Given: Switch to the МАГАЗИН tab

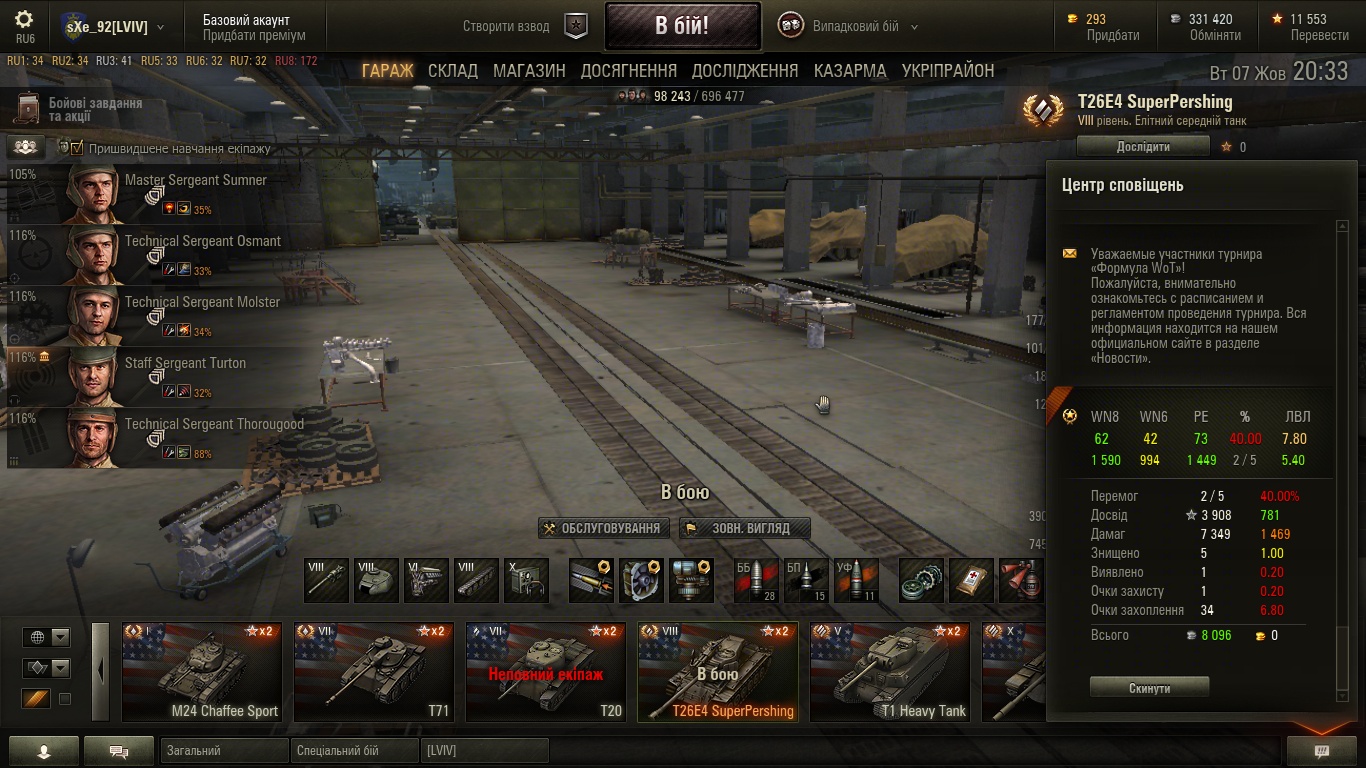Looking at the screenshot, I should tap(529, 71).
